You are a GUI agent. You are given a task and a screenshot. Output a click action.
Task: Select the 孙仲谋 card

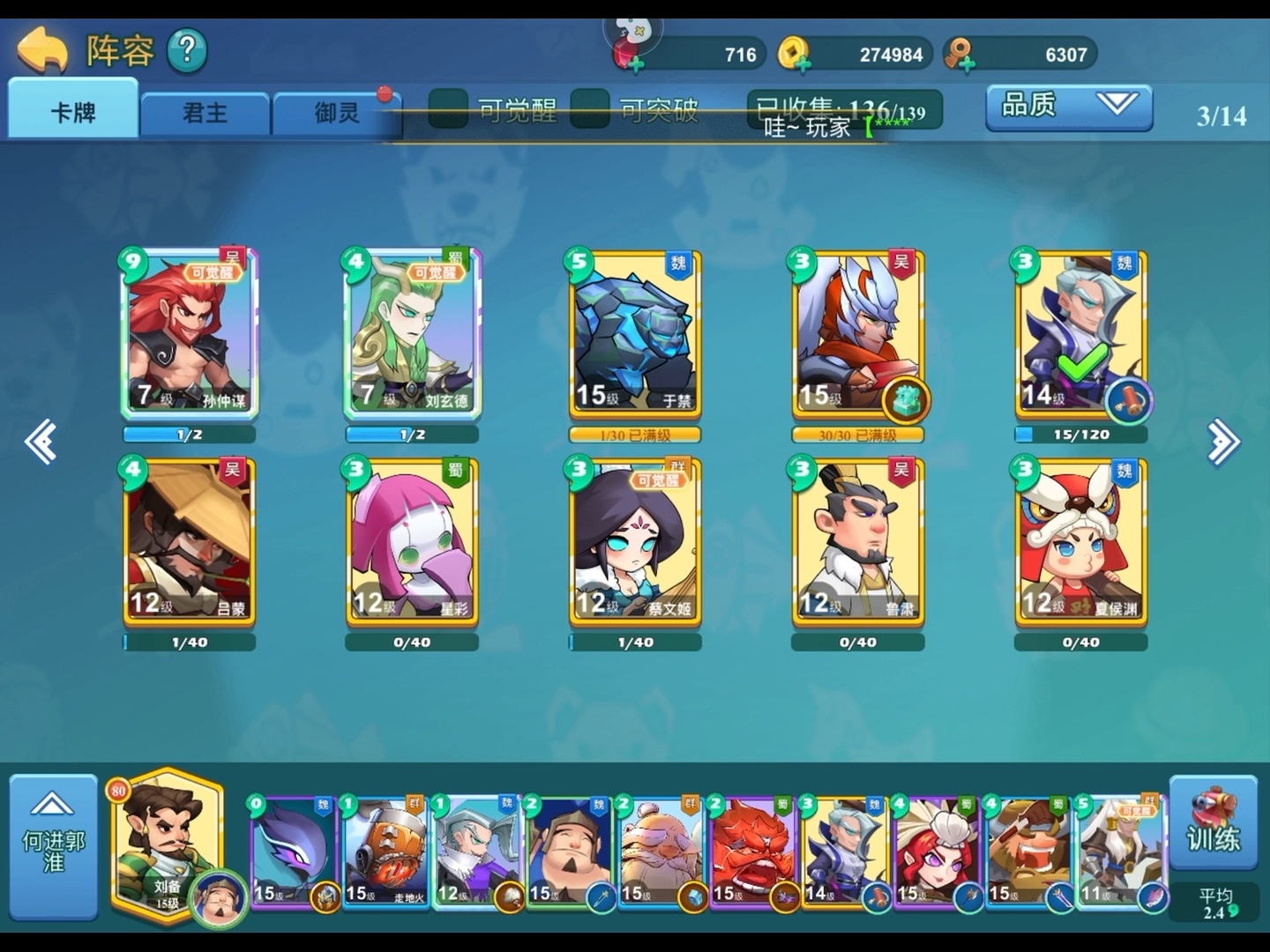tap(189, 333)
